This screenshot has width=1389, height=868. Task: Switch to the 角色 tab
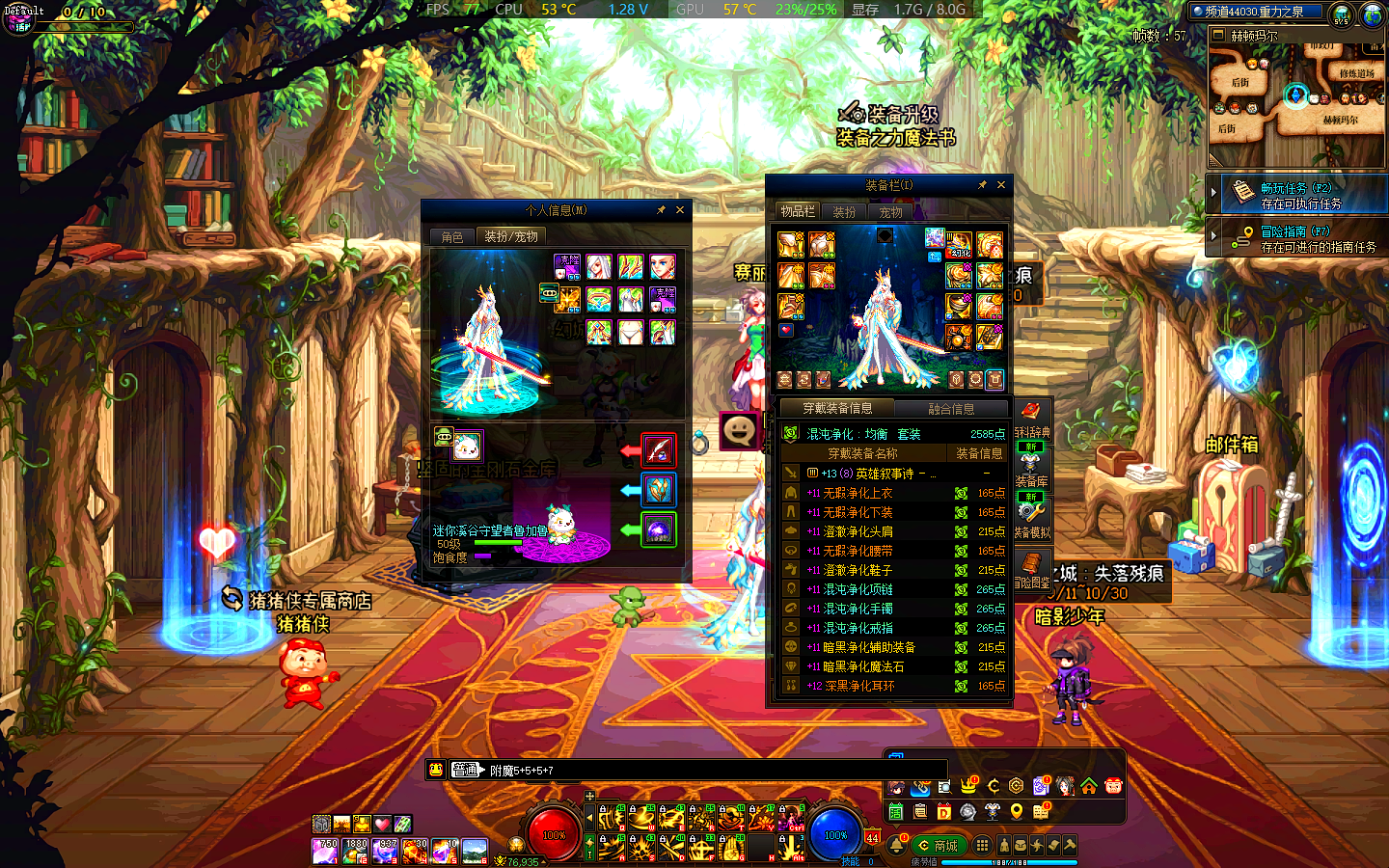coord(452,236)
